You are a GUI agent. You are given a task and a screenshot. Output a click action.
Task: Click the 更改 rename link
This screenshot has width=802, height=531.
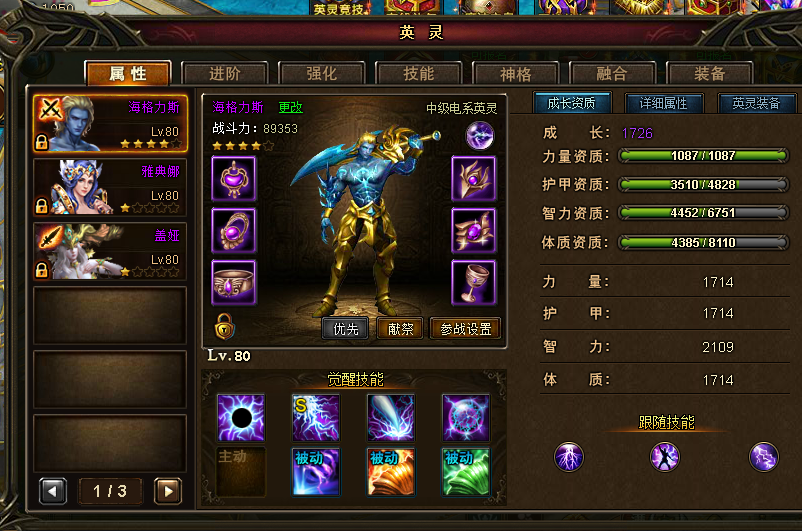coord(290,107)
